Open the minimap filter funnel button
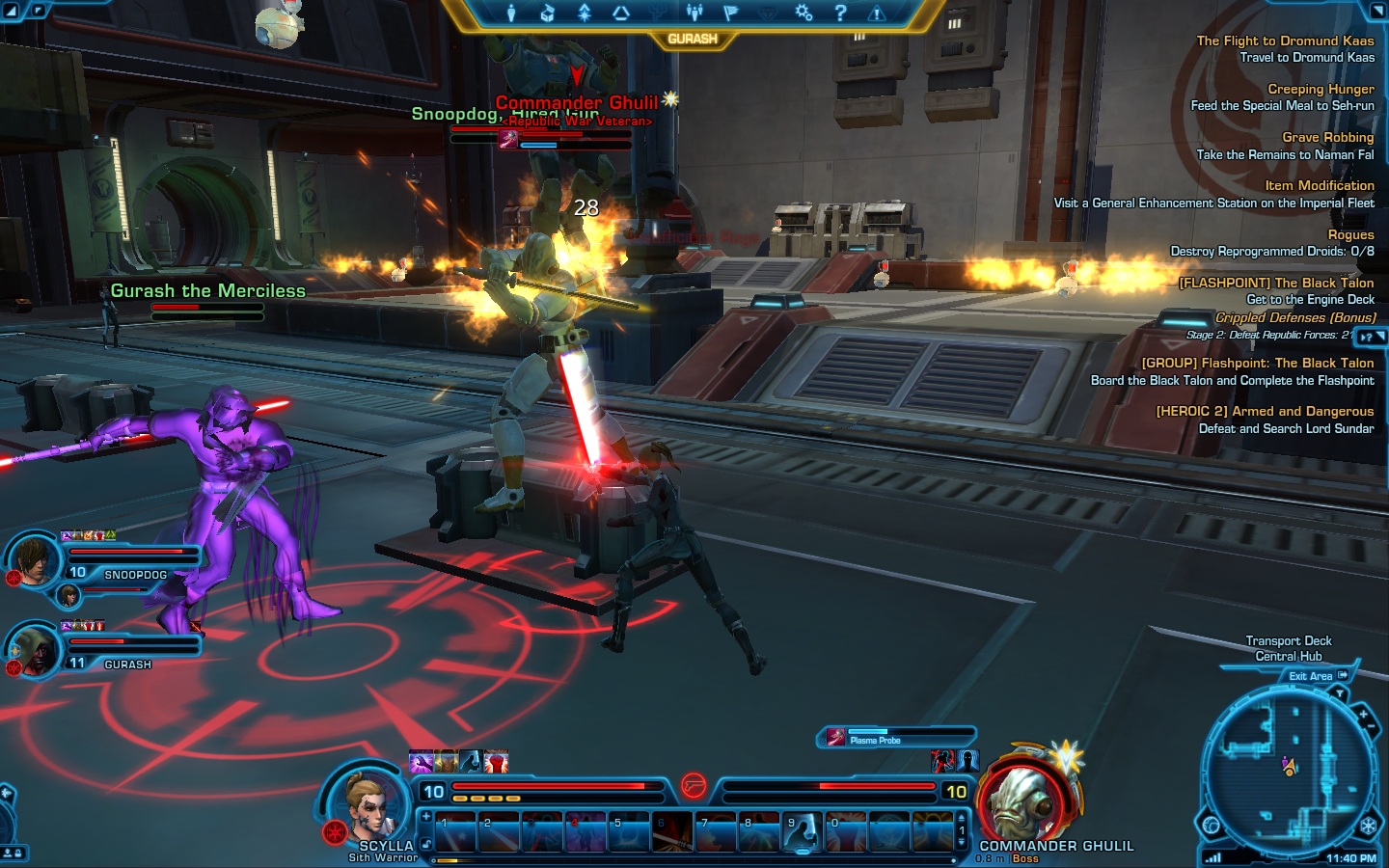Screen dimensions: 1389x868 [1340, 694]
